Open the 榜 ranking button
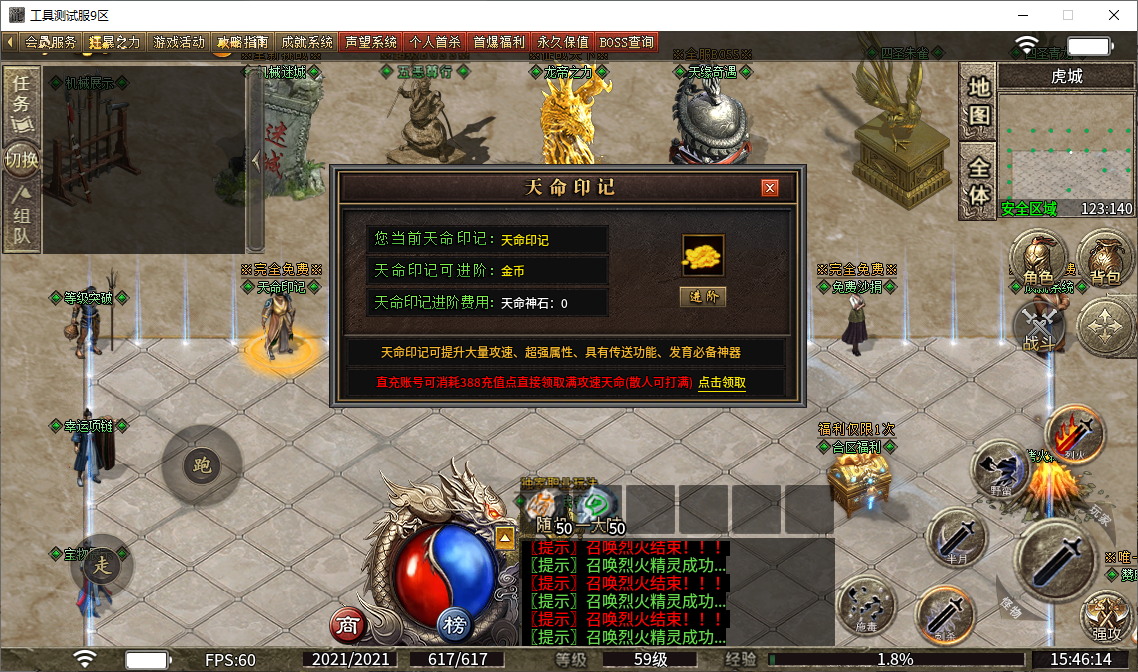The image size is (1138, 672). 455,626
